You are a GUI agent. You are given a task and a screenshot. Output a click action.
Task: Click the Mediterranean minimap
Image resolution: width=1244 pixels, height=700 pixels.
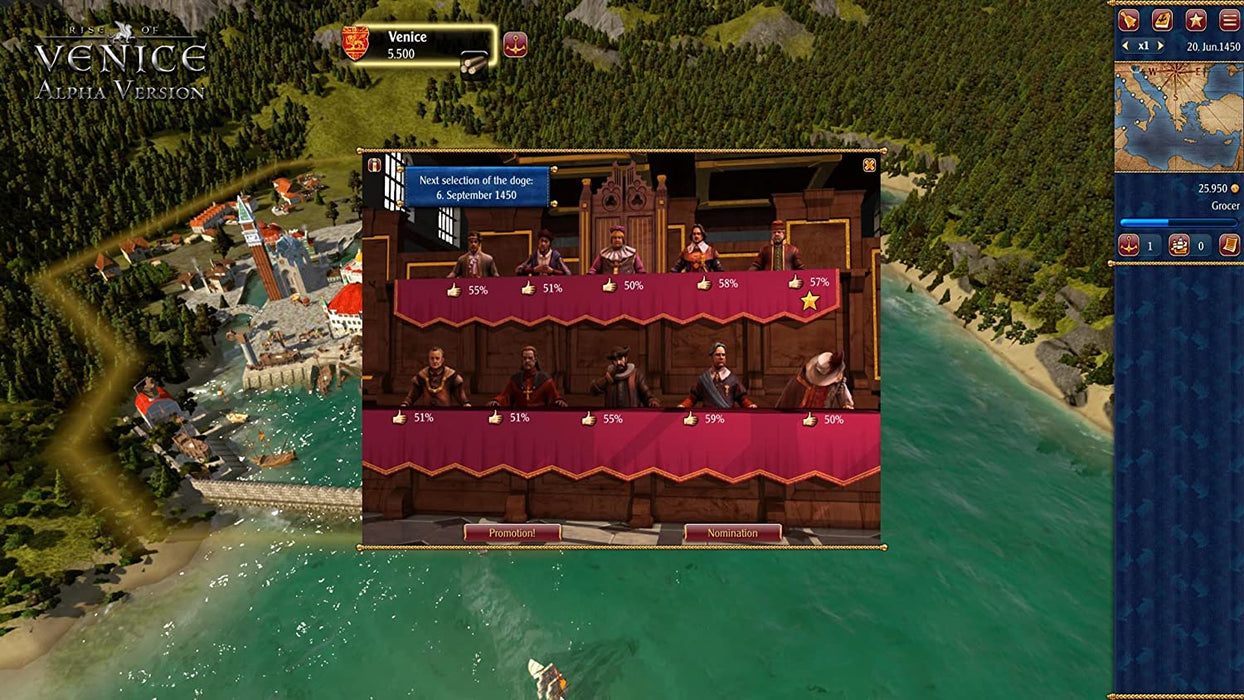[1178, 116]
